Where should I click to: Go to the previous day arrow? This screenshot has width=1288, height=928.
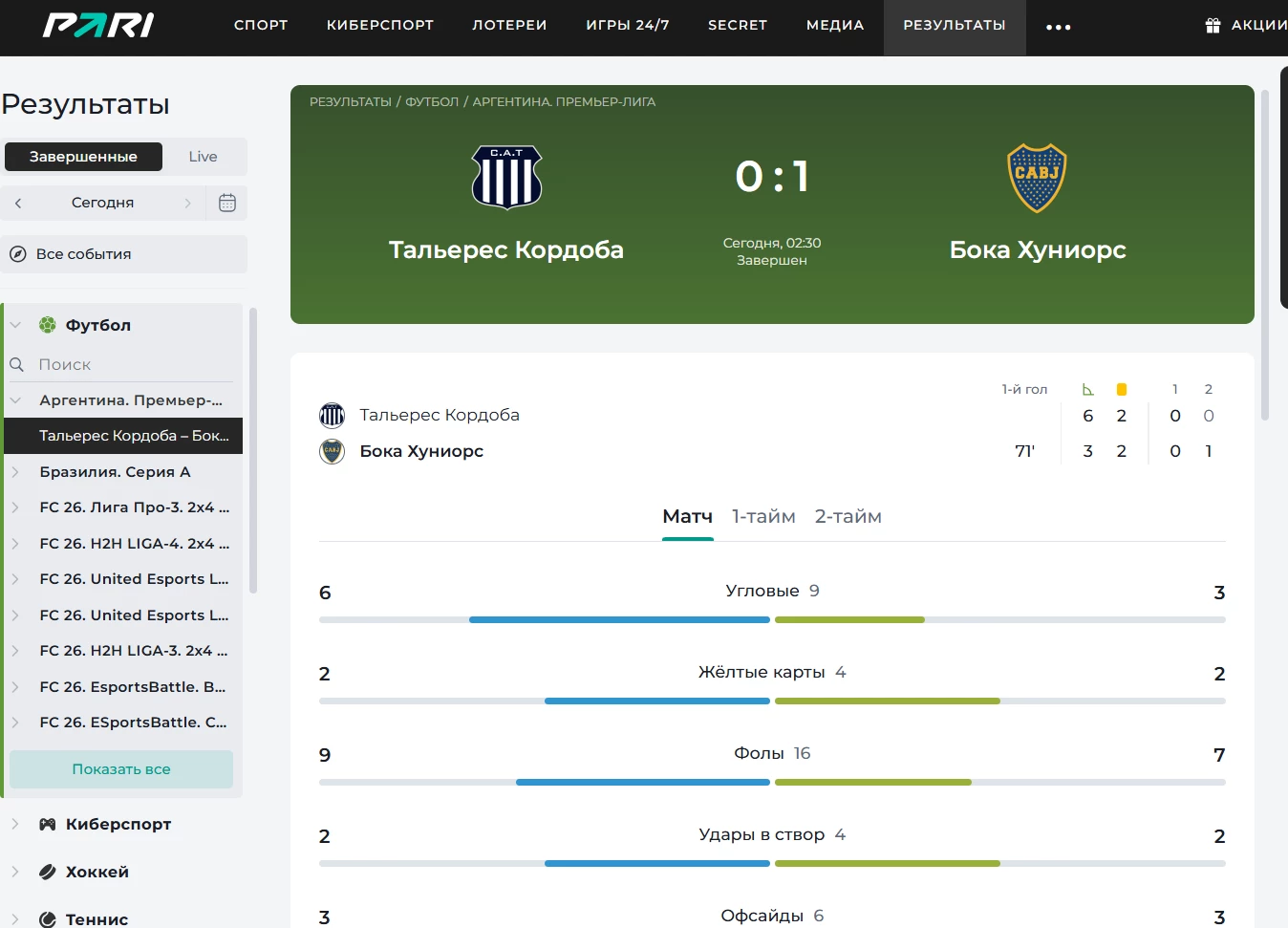click(x=18, y=203)
